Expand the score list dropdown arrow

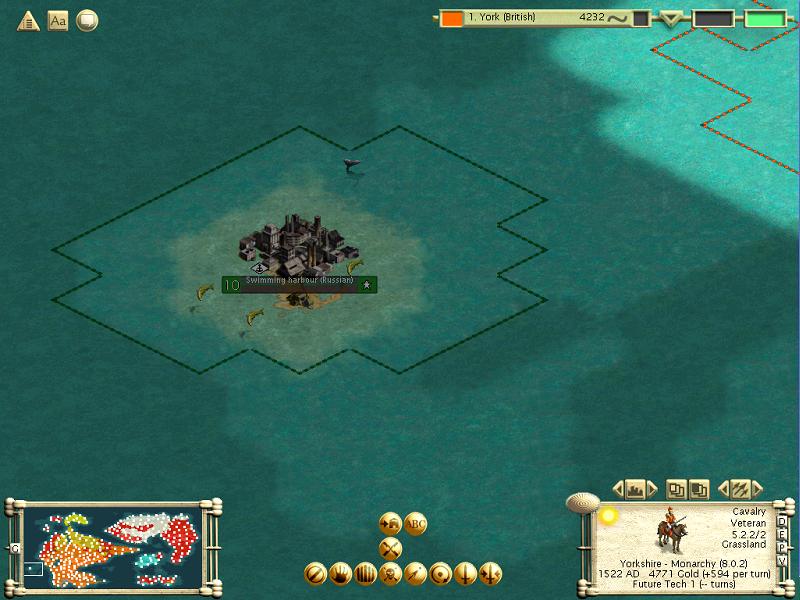pyautogui.click(x=672, y=18)
